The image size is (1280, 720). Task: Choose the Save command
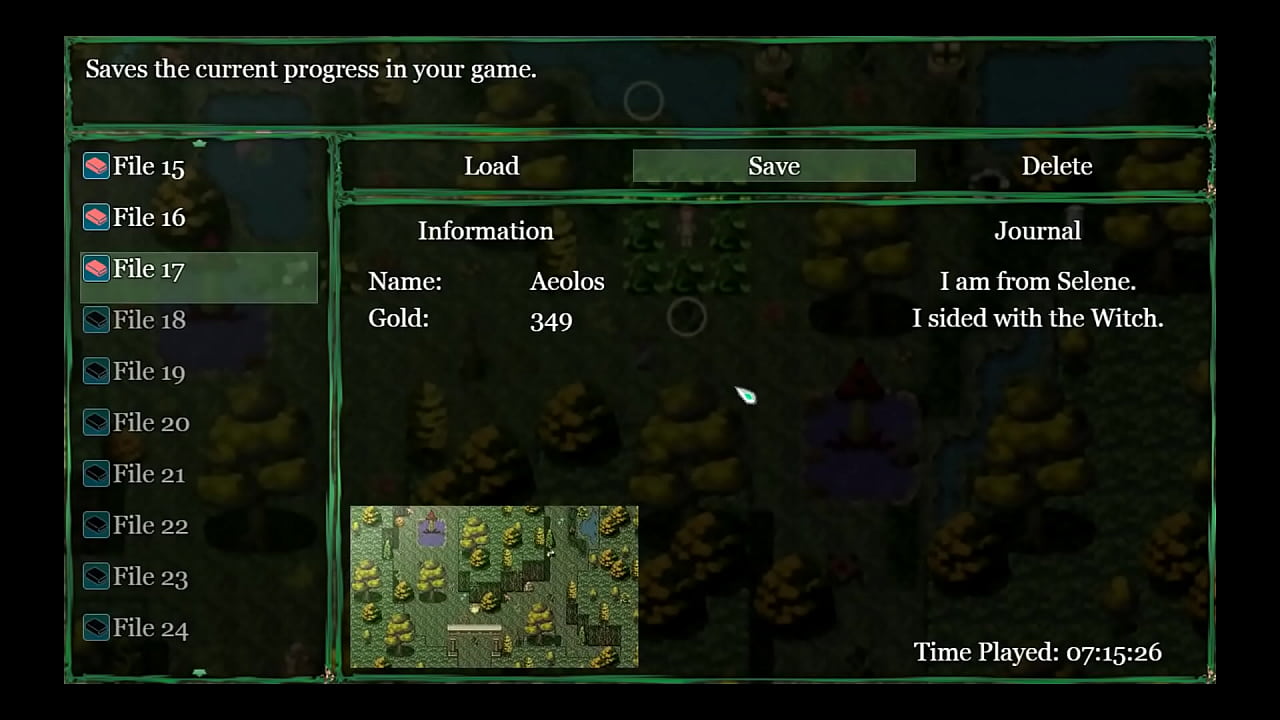774,166
